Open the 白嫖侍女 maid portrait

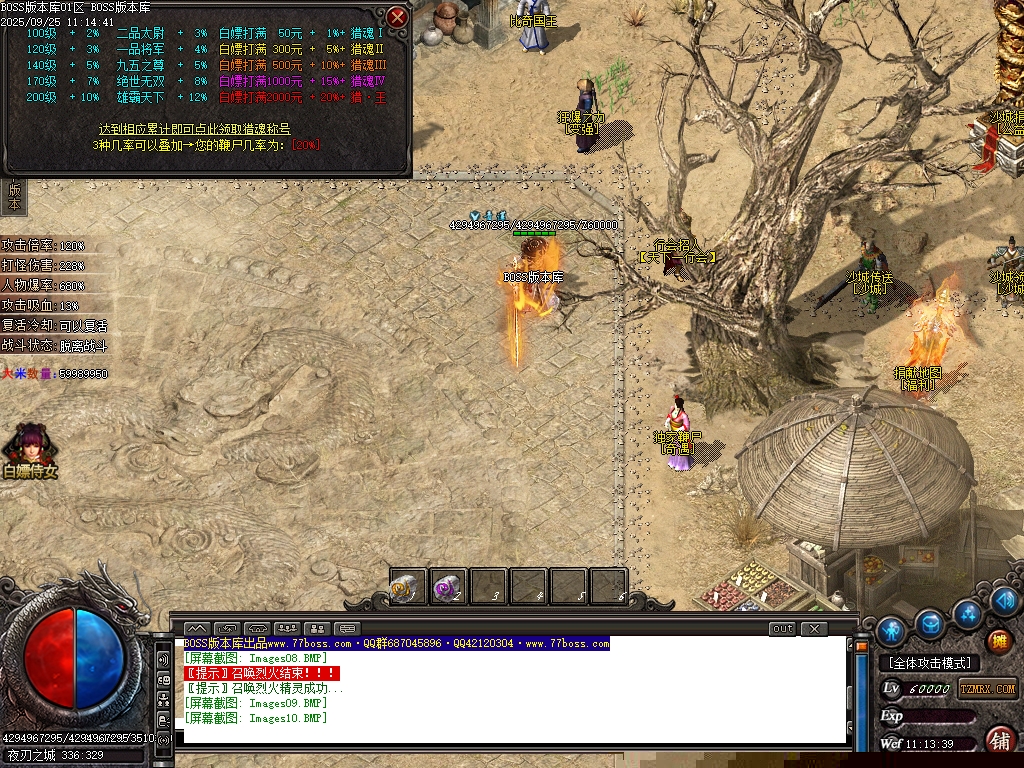click(28, 449)
